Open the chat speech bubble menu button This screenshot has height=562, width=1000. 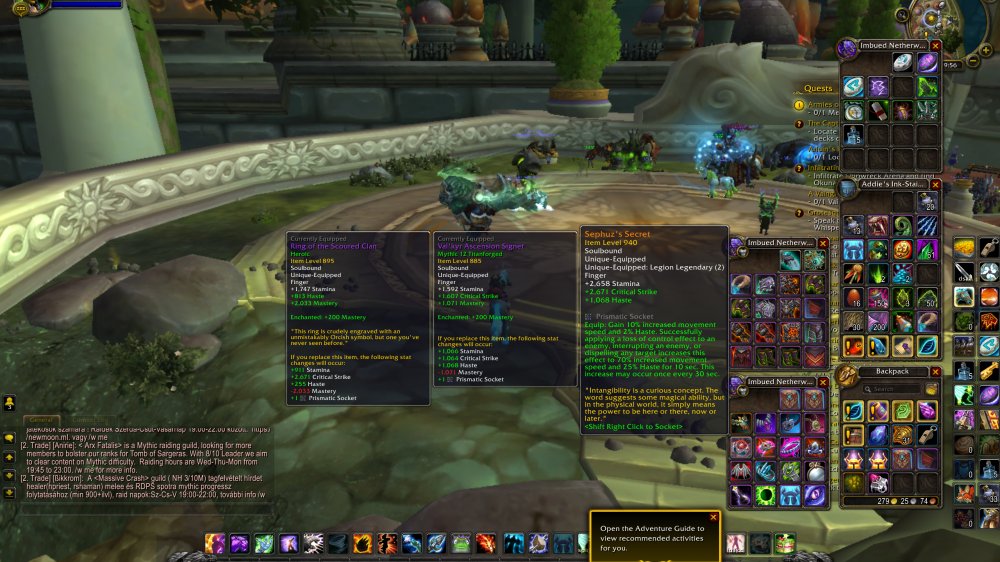tap(9, 437)
